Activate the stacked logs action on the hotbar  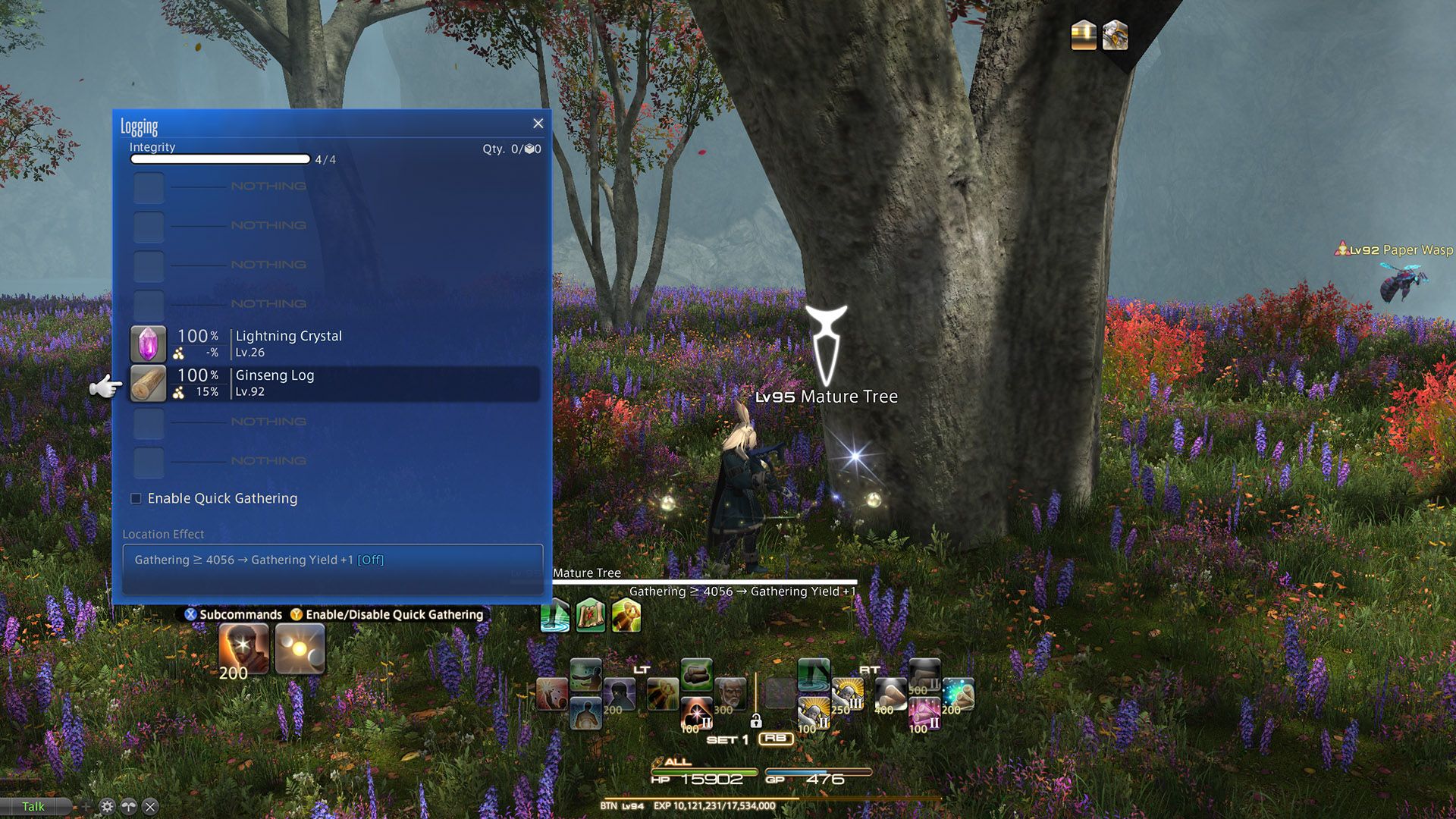(x=697, y=676)
